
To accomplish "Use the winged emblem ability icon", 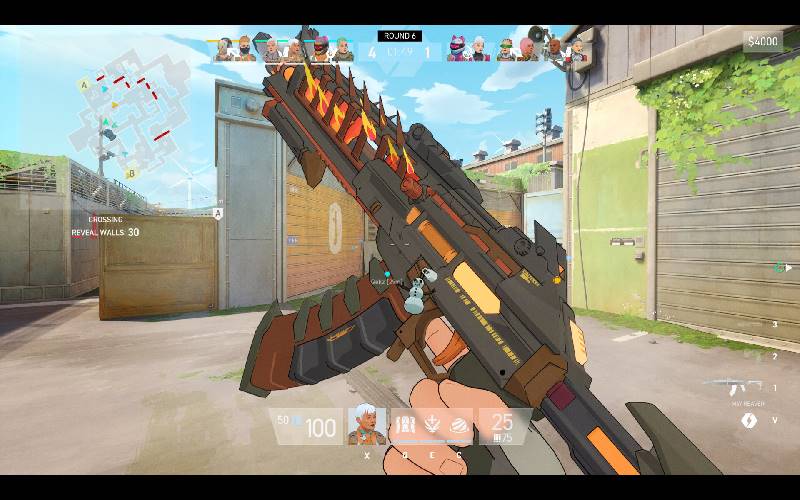I will tap(434, 423).
